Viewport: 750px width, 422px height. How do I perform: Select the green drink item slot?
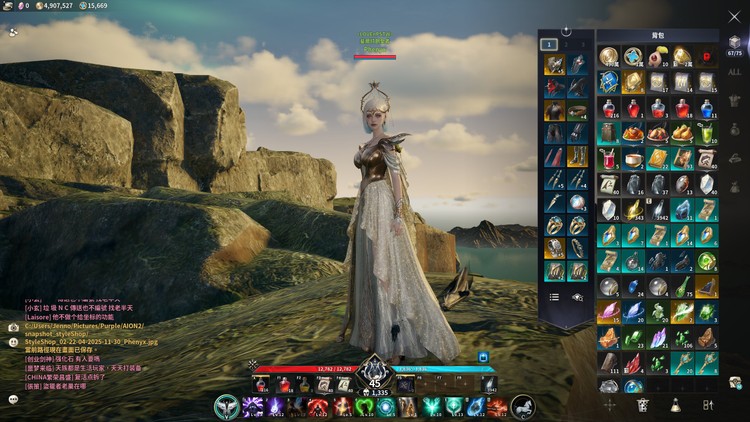[707, 132]
